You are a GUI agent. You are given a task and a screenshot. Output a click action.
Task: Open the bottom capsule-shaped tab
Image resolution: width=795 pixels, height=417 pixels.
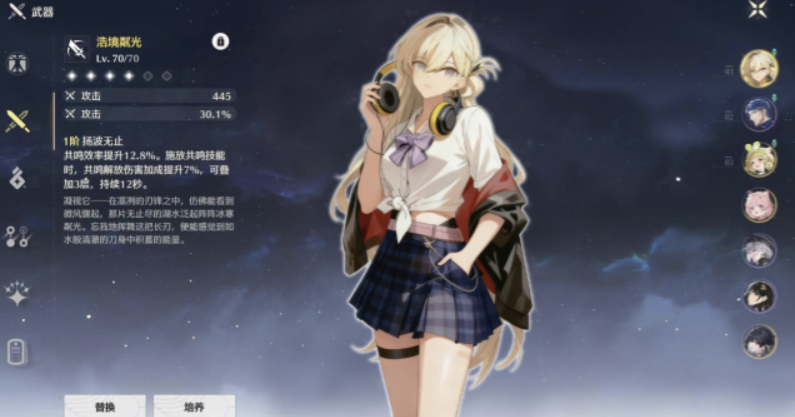click(17, 352)
